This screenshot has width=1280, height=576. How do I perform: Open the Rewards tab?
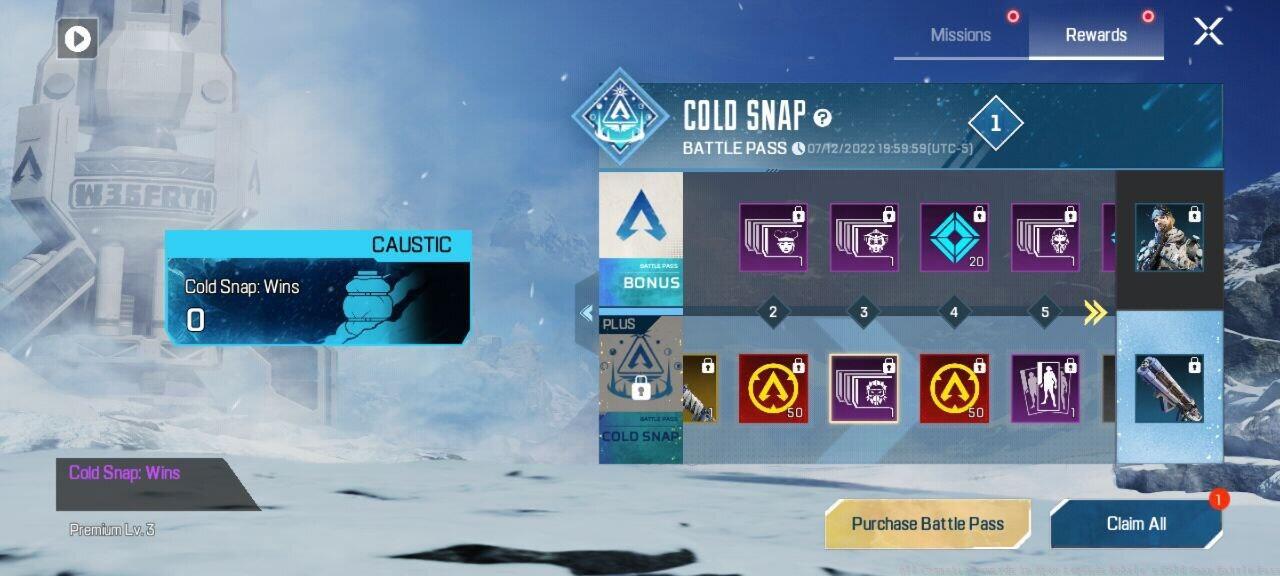point(1096,35)
